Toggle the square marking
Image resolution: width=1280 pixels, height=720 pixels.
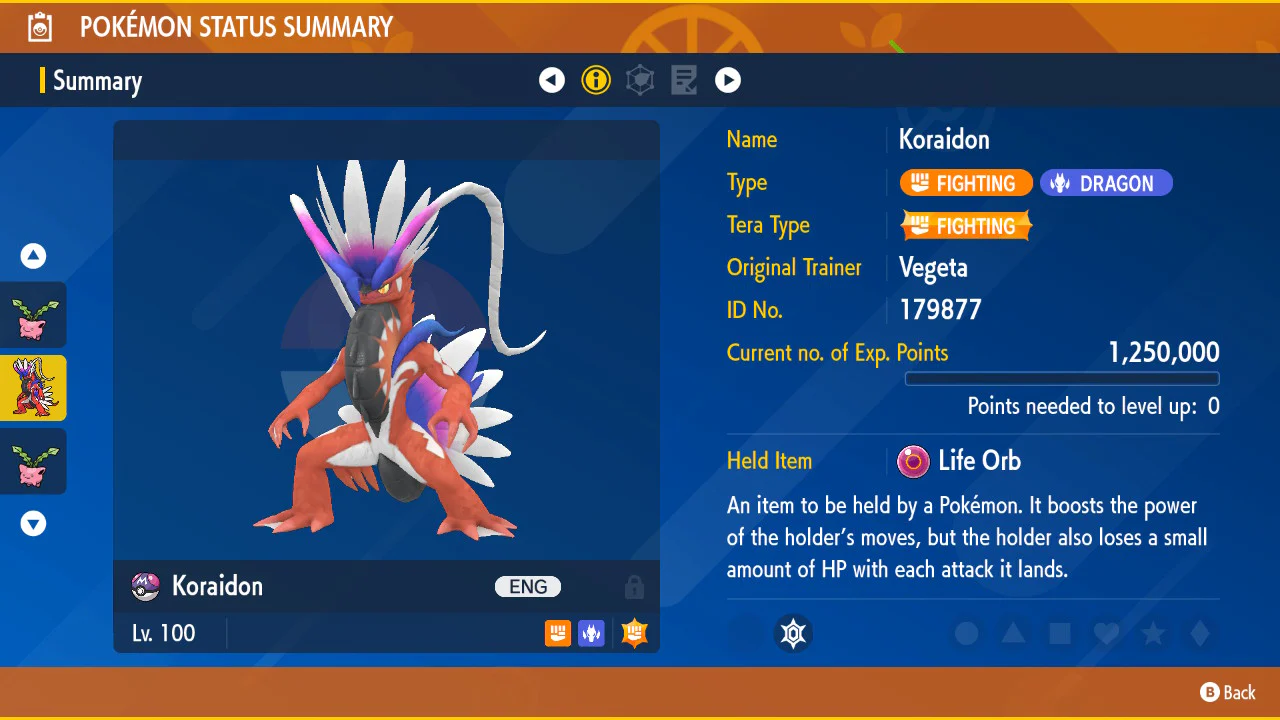pyautogui.click(x=1060, y=633)
